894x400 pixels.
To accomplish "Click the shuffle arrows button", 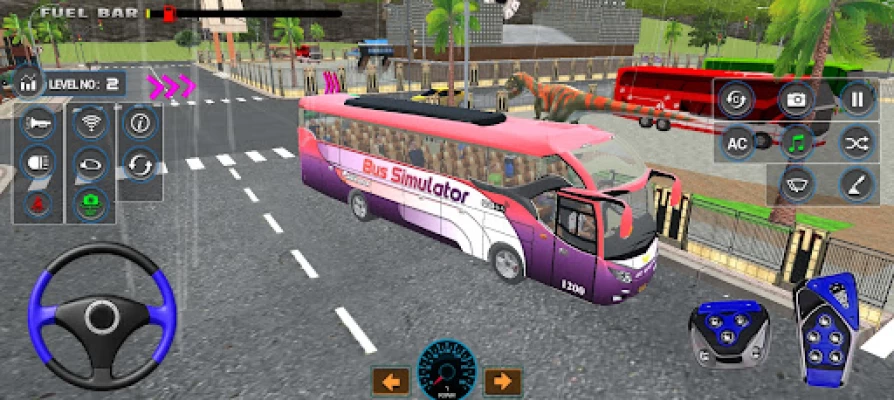I will pos(856,144).
